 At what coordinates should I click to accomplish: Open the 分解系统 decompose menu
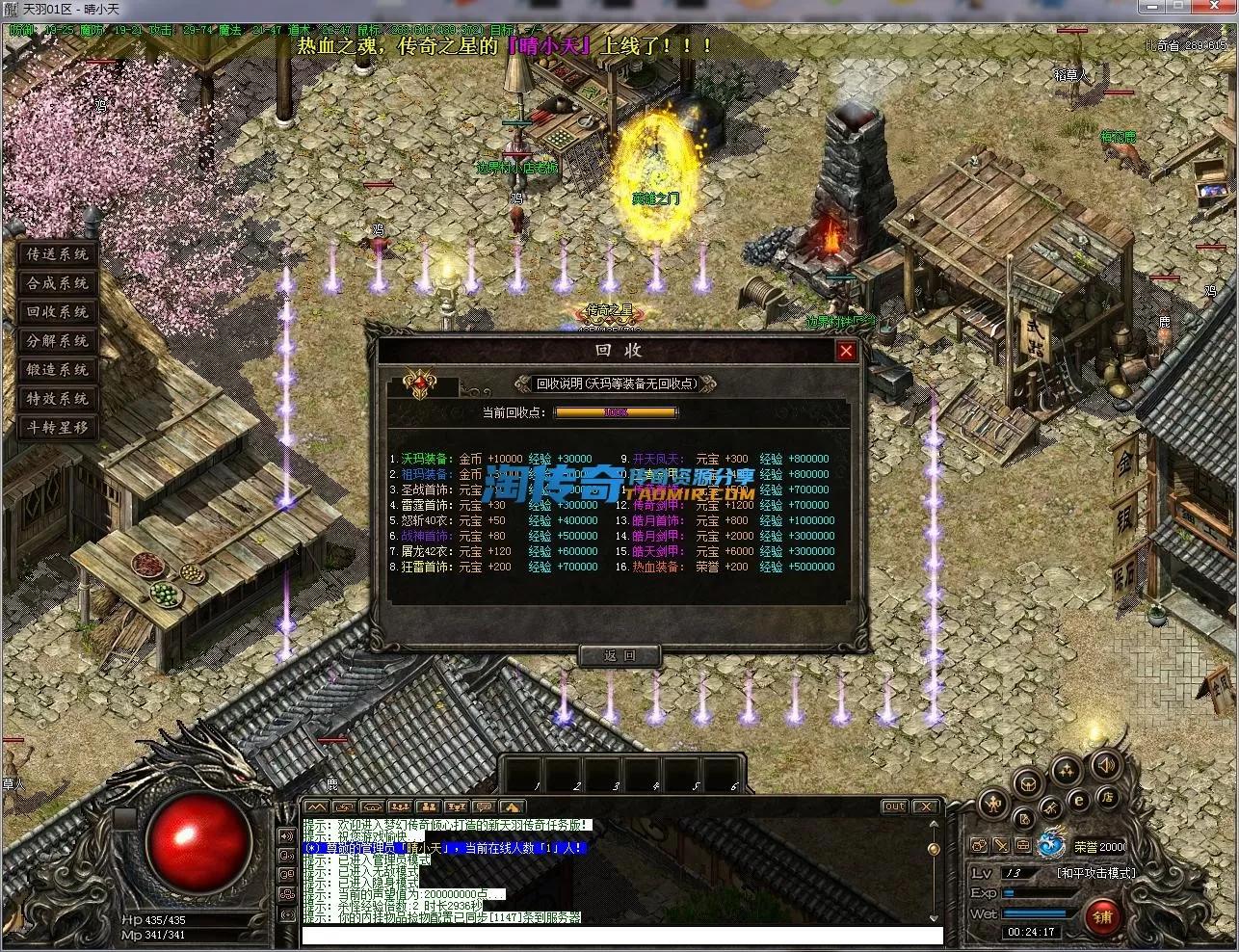[x=58, y=341]
